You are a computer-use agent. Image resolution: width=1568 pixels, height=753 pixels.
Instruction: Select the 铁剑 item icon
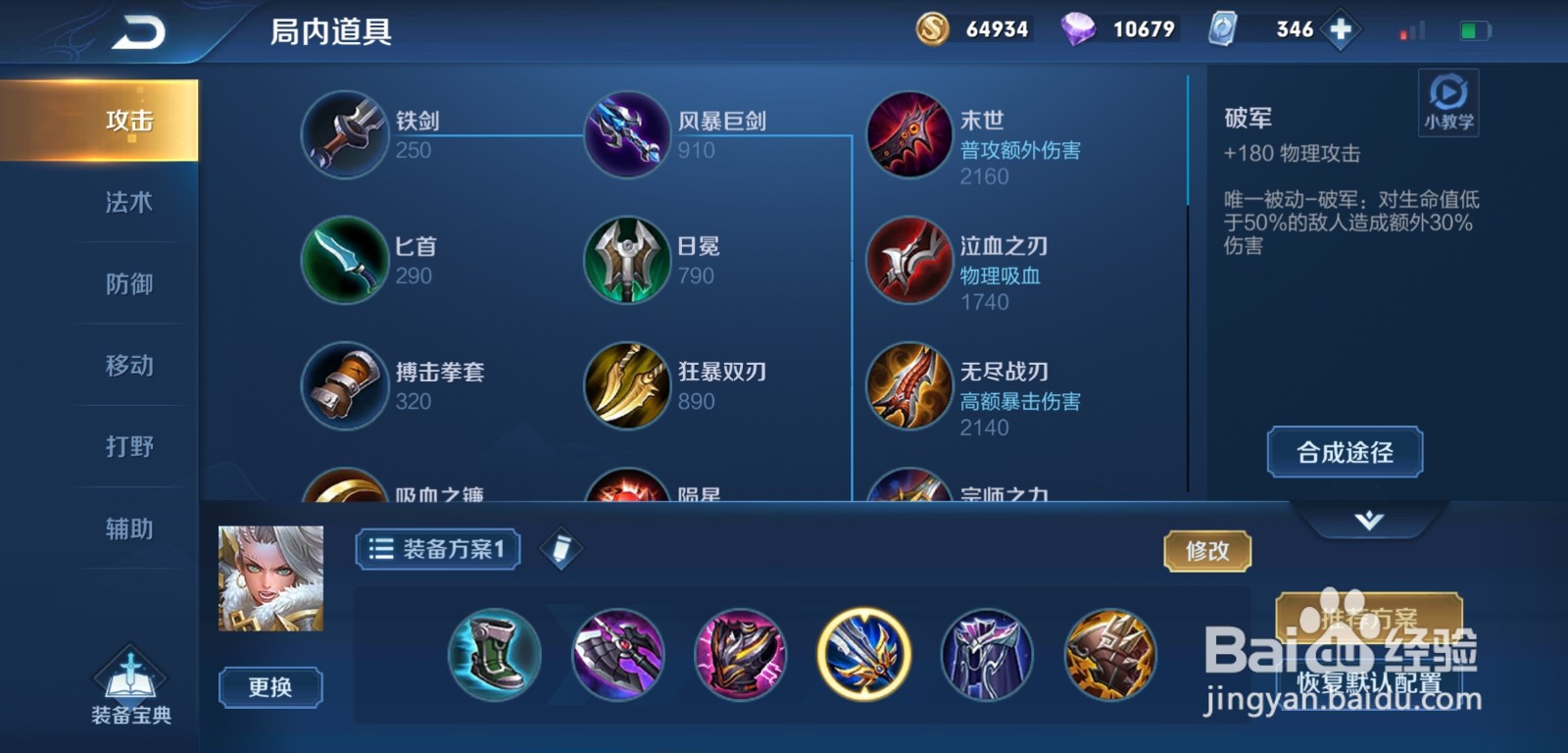tap(344, 135)
